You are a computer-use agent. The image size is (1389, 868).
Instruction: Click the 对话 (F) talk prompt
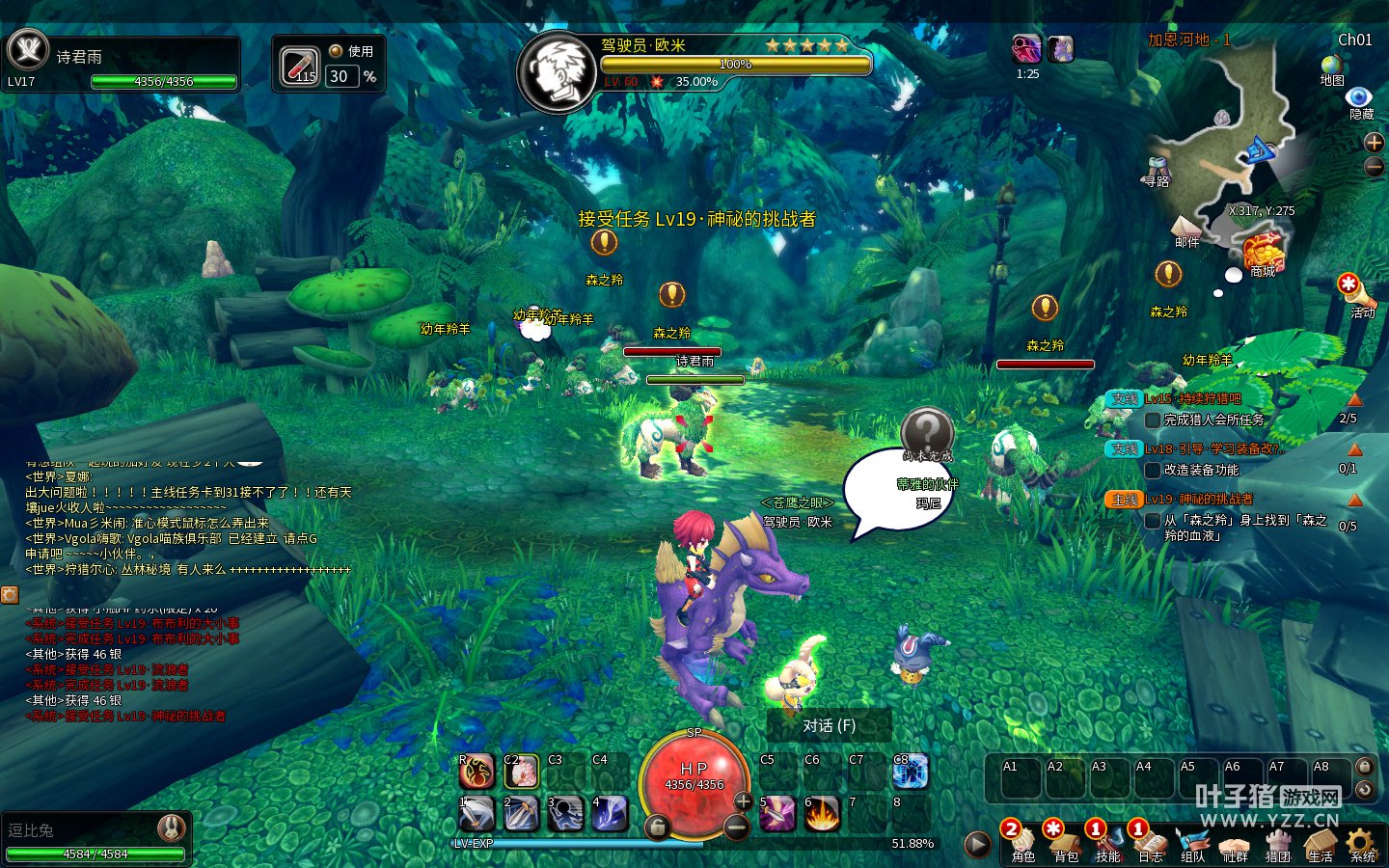pos(829,725)
